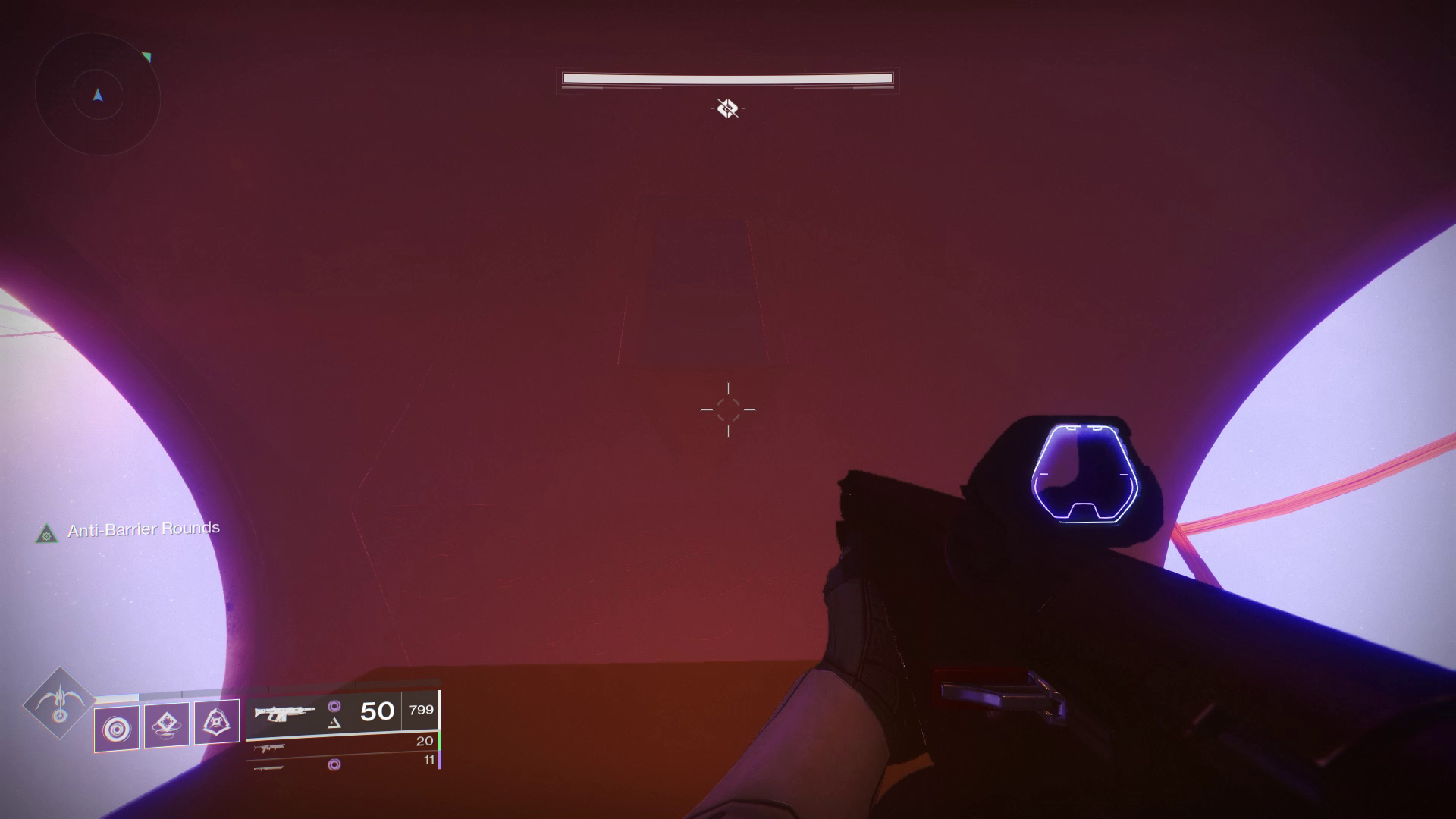Click the large 50 magazine counter
The width and height of the screenshot is (1456, 819).
(x=376, y=711)
